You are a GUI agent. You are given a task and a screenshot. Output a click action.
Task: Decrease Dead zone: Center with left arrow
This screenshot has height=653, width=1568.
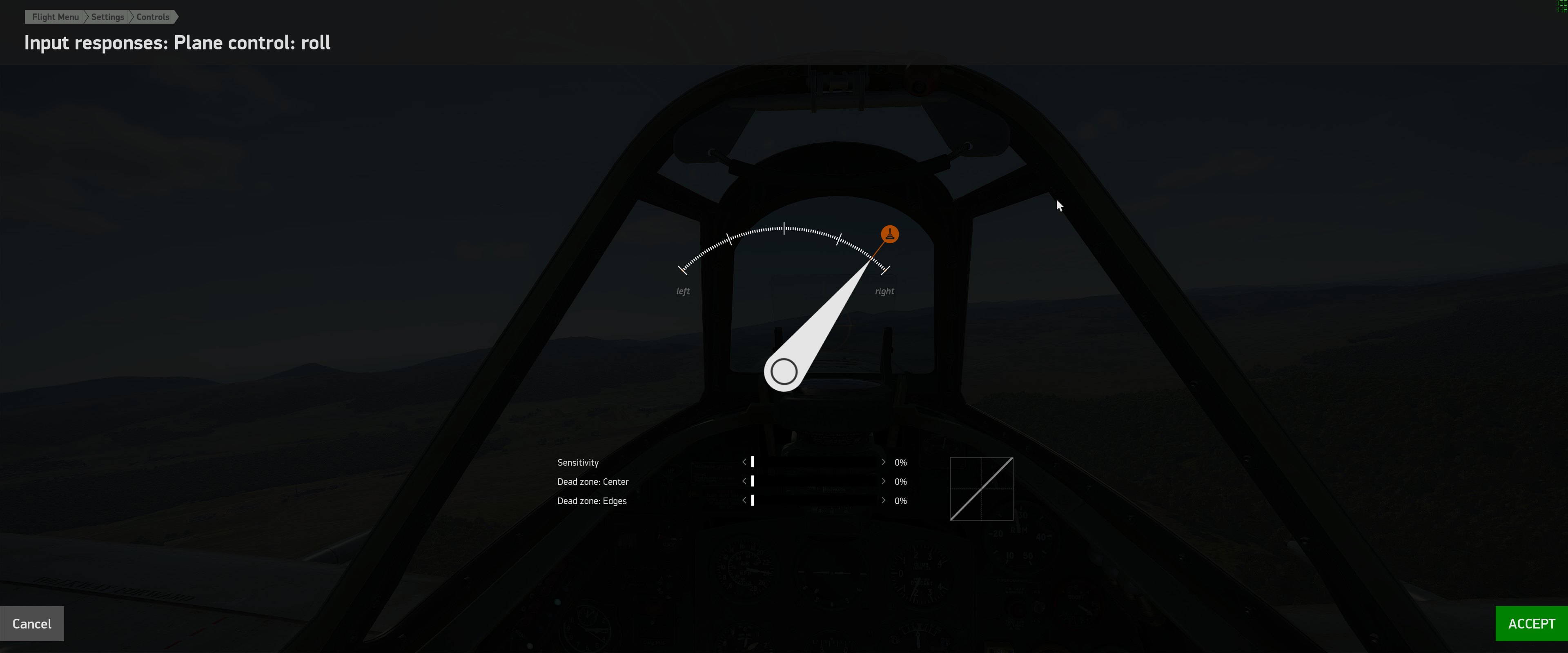pyautogui.click(x=744, y=481)
